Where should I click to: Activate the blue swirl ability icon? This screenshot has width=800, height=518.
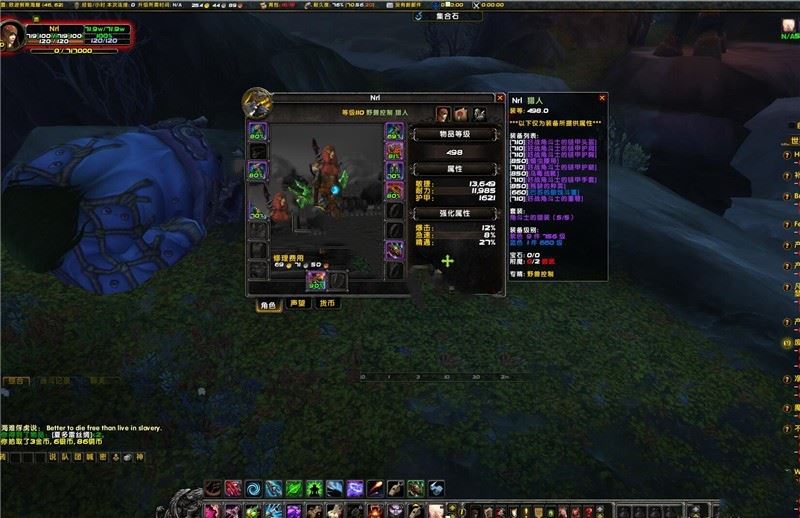(x=251, y=489)
